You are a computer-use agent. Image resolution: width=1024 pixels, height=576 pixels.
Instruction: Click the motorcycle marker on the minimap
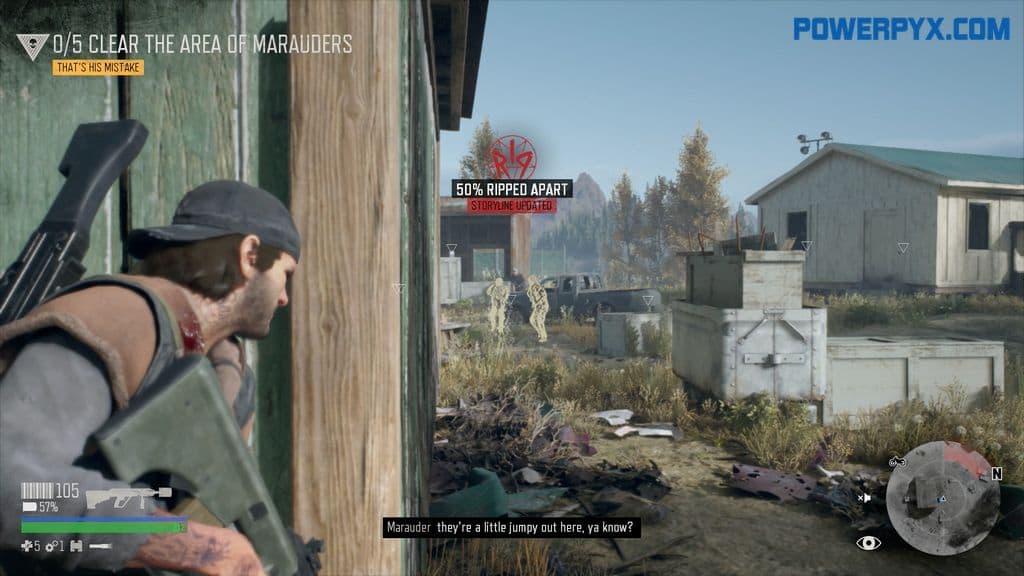[896, 462]
